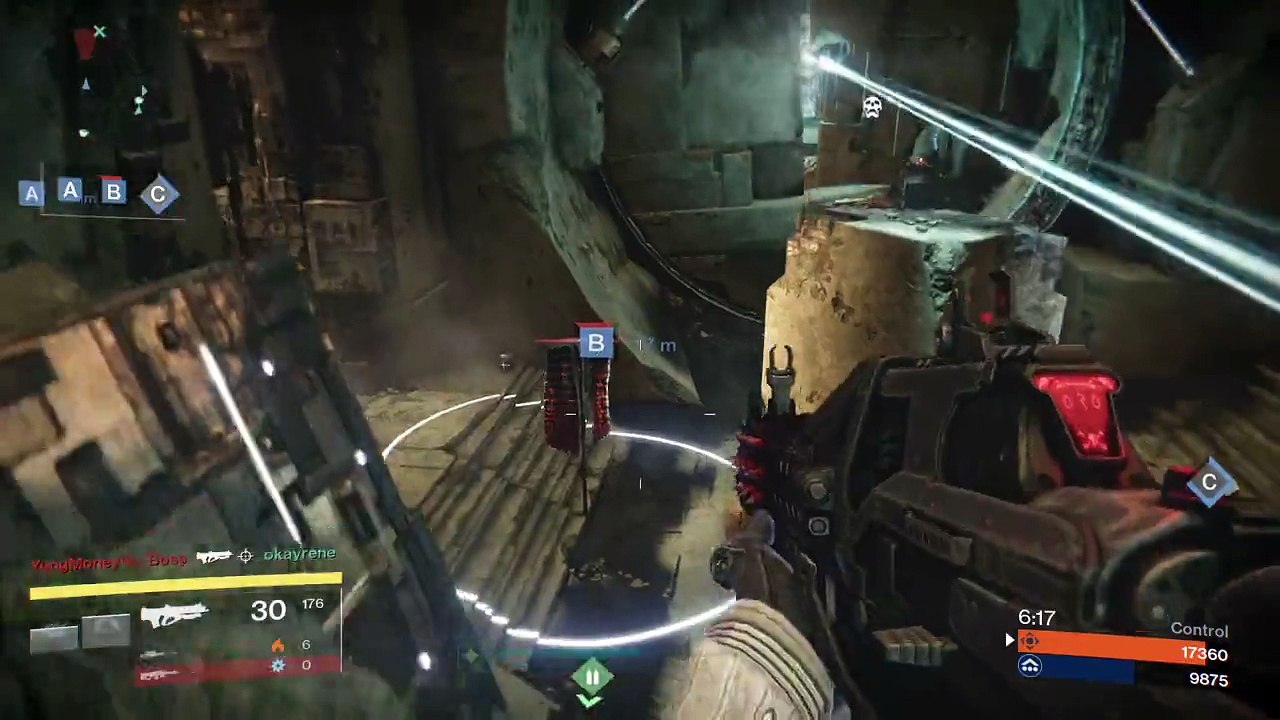1280x720 pixels.
Task: Select the C waypoint diamond beside the gun
Action: [1209, 483]
